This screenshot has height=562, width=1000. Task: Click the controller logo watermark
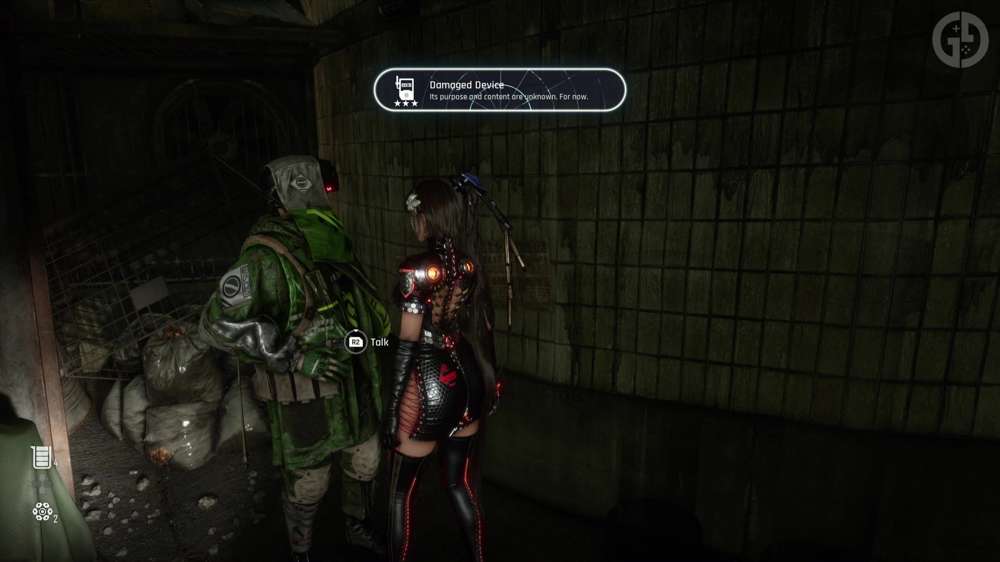pyautogui.click(x=959, y=39)
